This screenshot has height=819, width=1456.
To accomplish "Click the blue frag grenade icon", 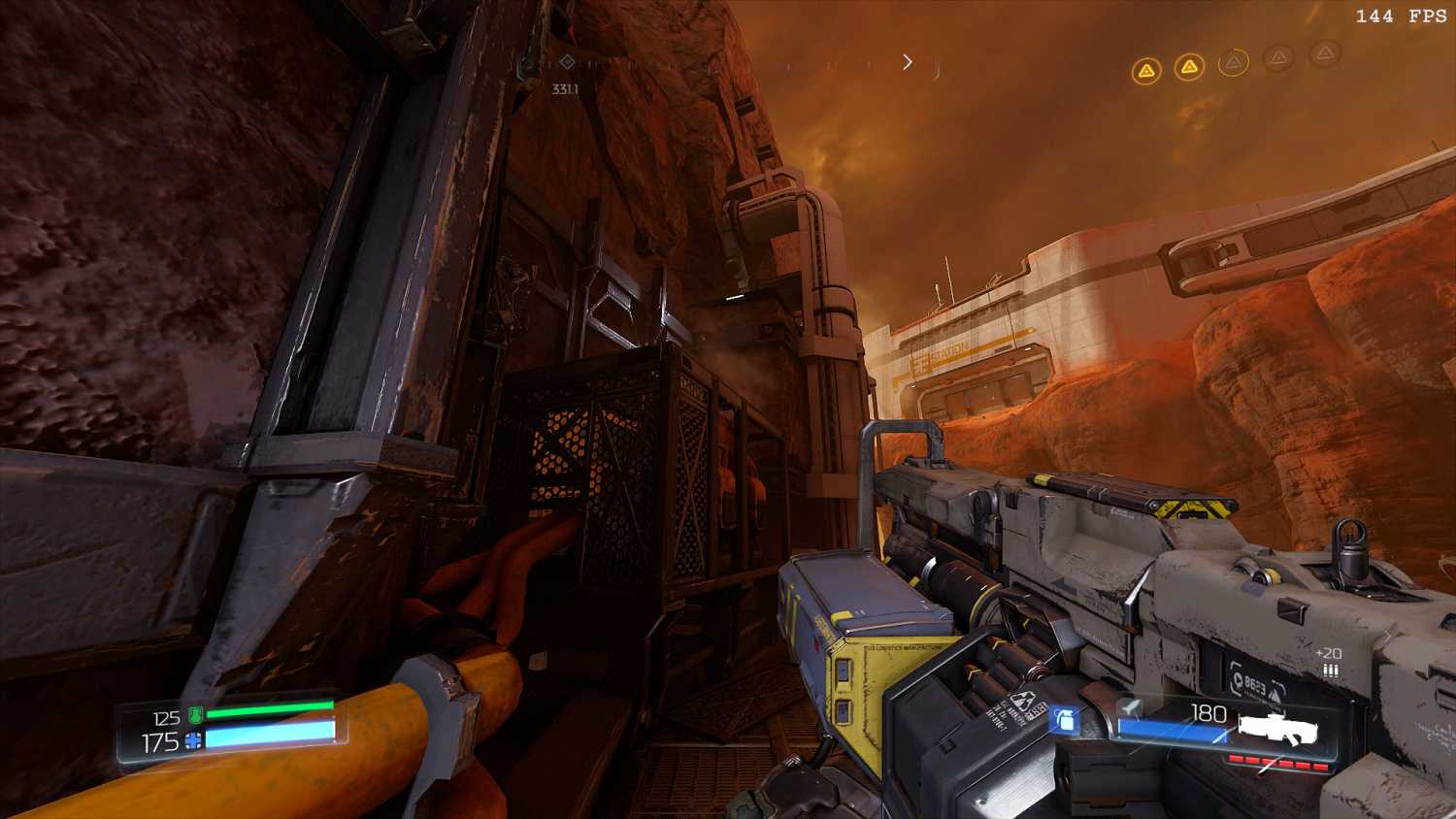I will coord(1064,721).
